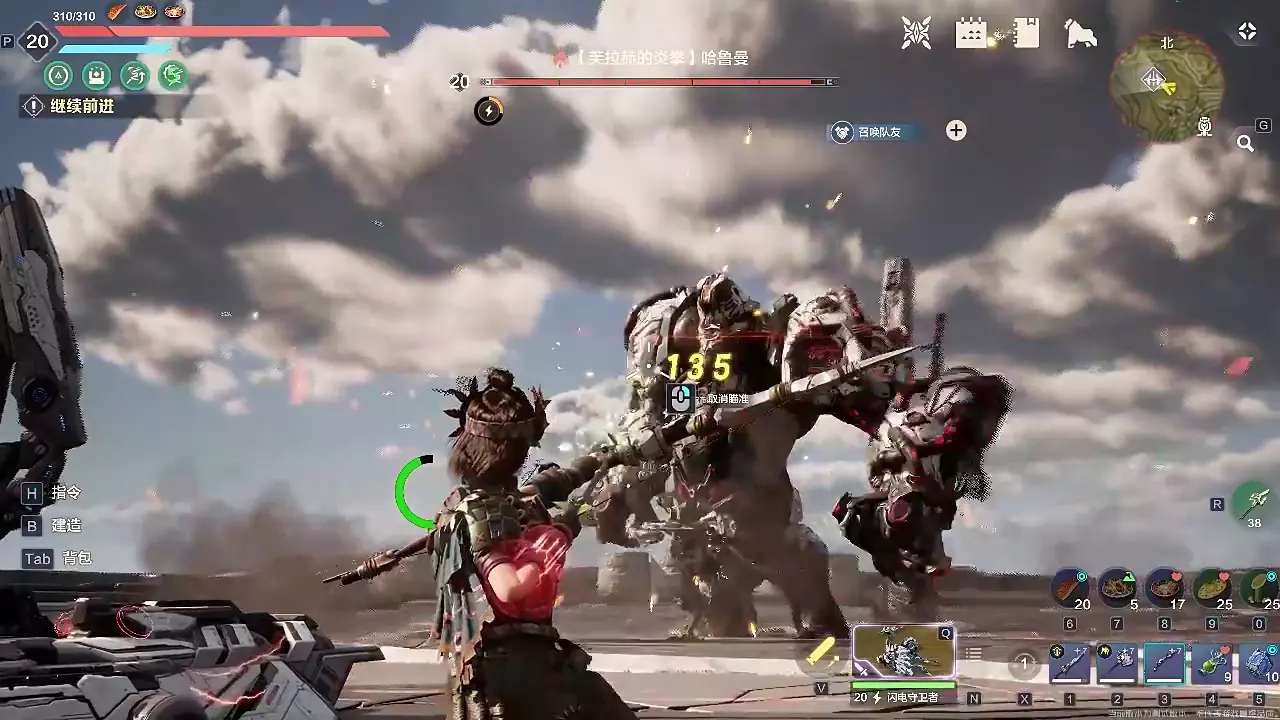Open the 建造 build menu
The image size is (1280, 720).
click(66, 526)
